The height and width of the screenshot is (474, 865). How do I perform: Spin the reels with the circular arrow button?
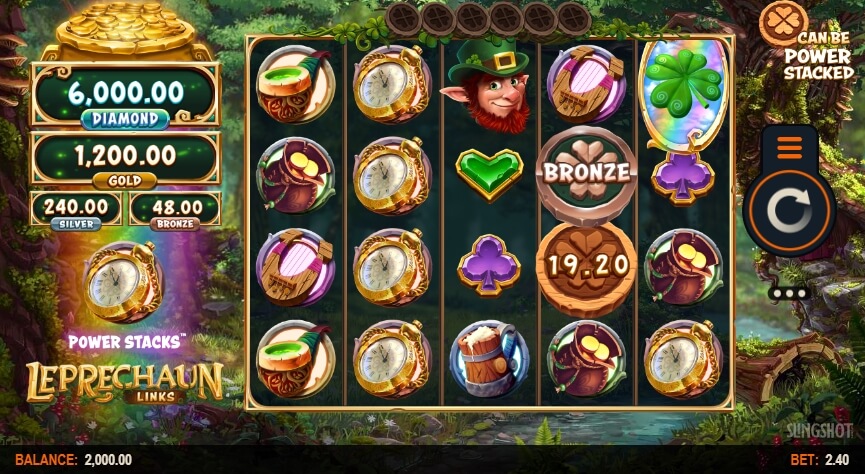pos(790,213)
